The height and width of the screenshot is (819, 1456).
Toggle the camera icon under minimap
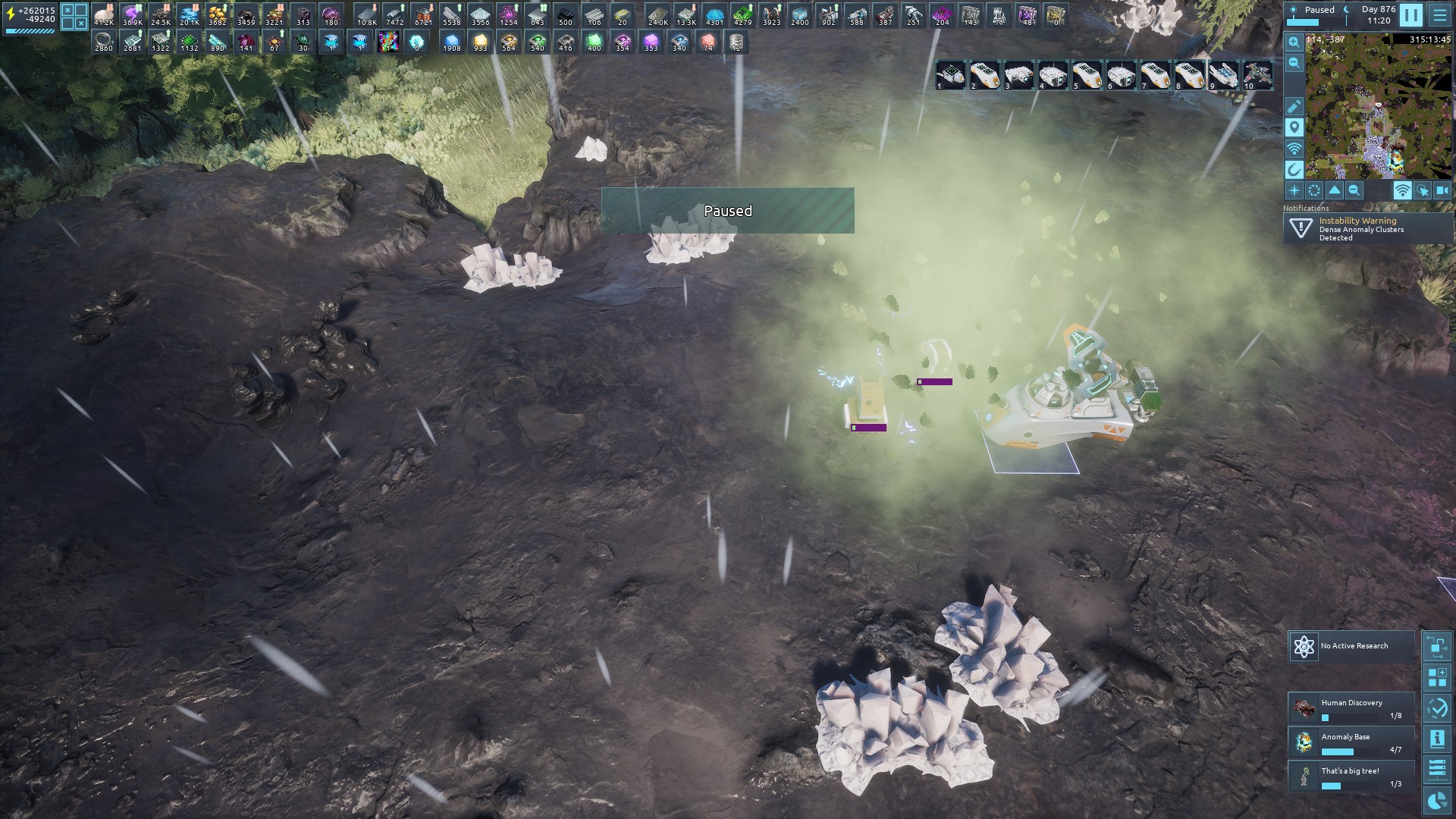pyautogui.click(x=1442, y=191)
